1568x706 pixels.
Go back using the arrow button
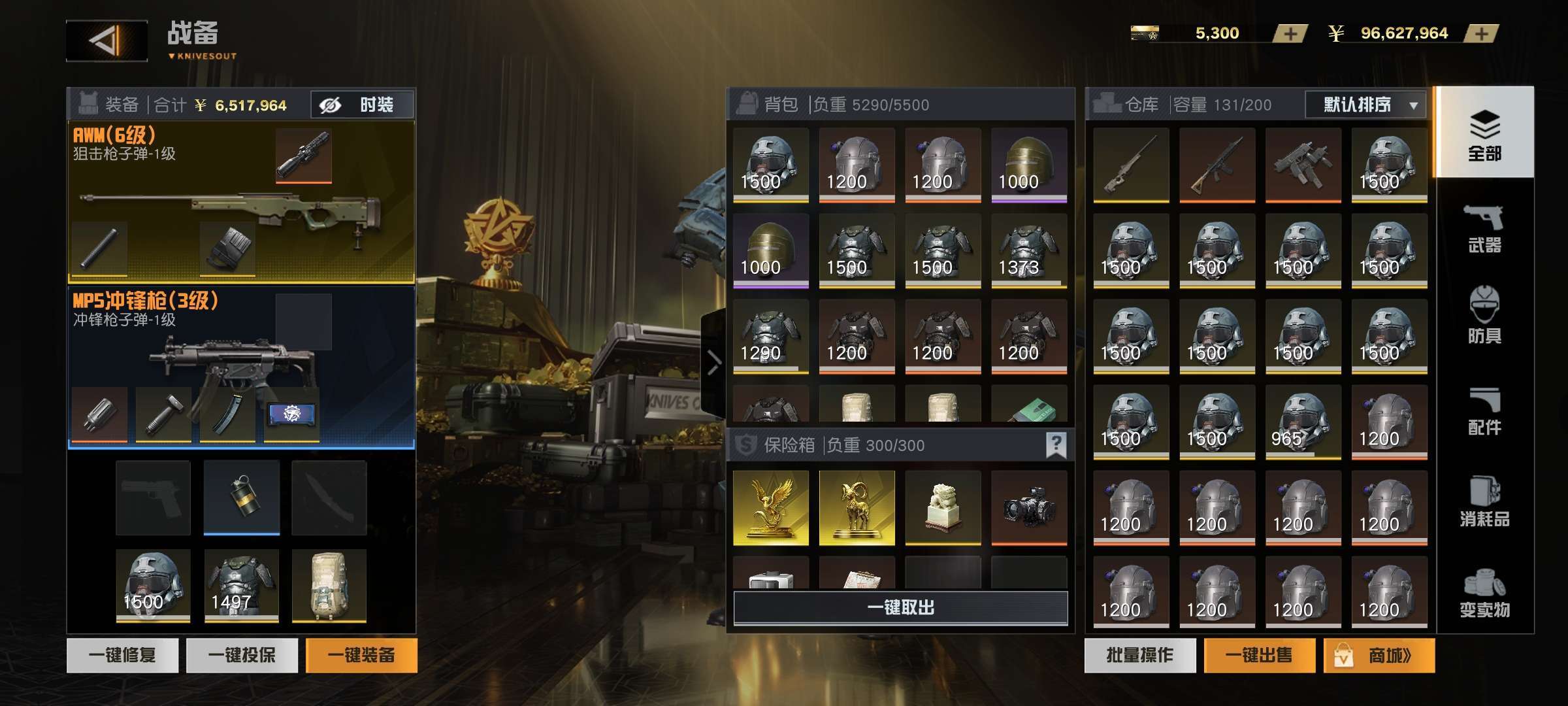106,41
